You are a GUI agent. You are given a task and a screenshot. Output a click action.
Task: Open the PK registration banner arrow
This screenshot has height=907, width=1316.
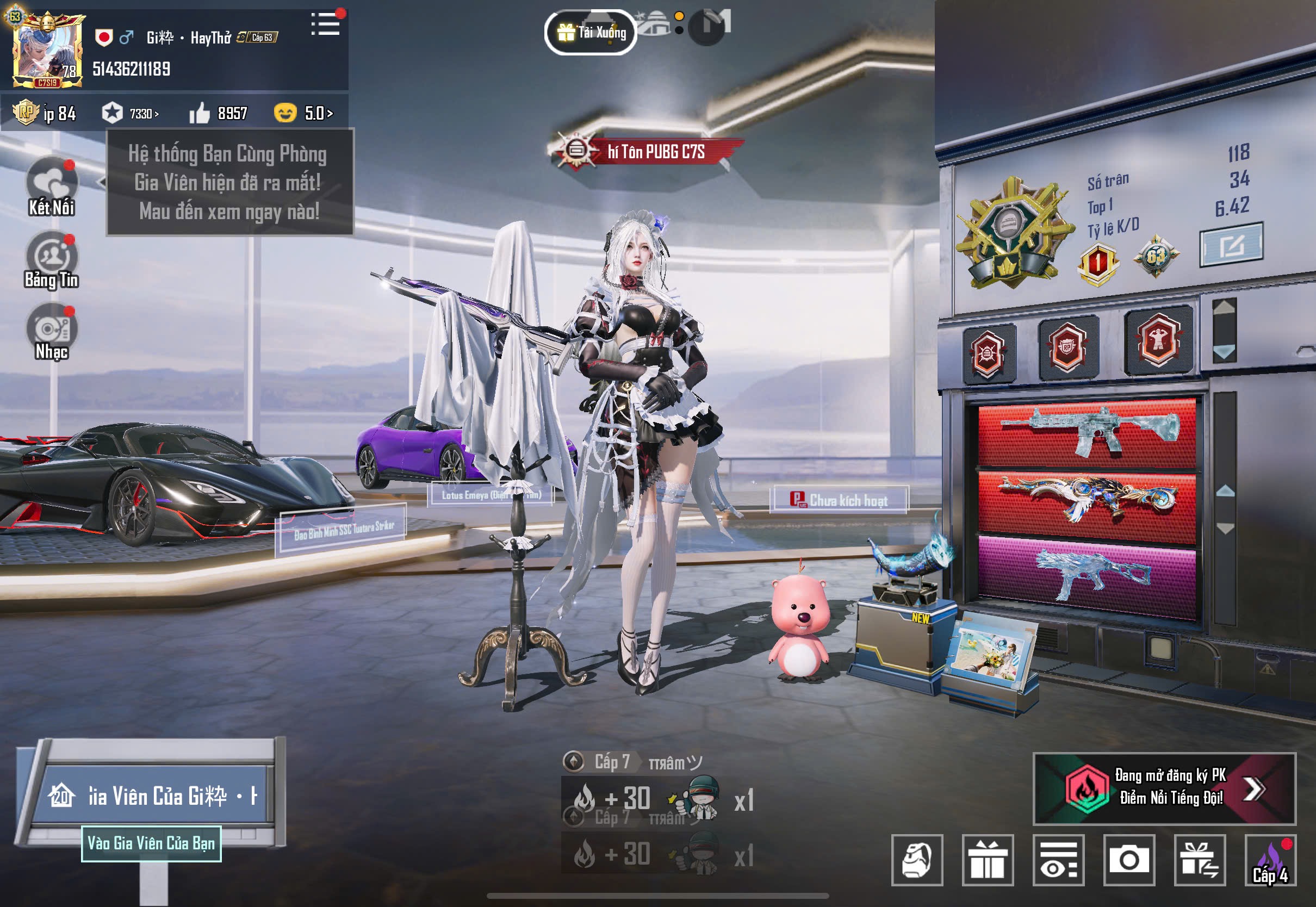(x=1253, y=788)
